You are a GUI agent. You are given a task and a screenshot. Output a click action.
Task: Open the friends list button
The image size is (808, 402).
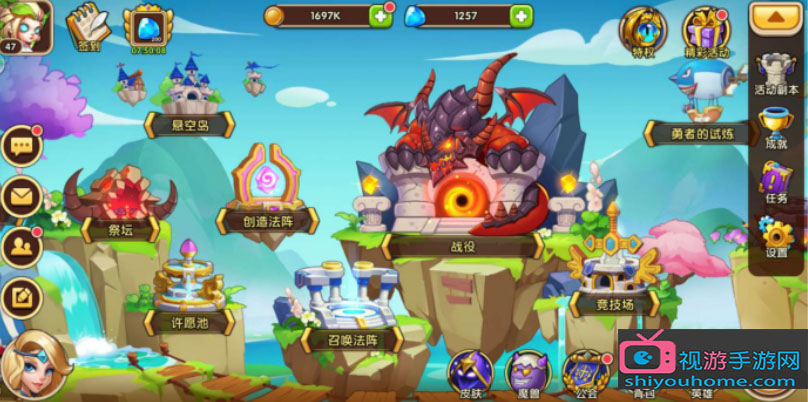pyautogui.click(x=20, y=245)
